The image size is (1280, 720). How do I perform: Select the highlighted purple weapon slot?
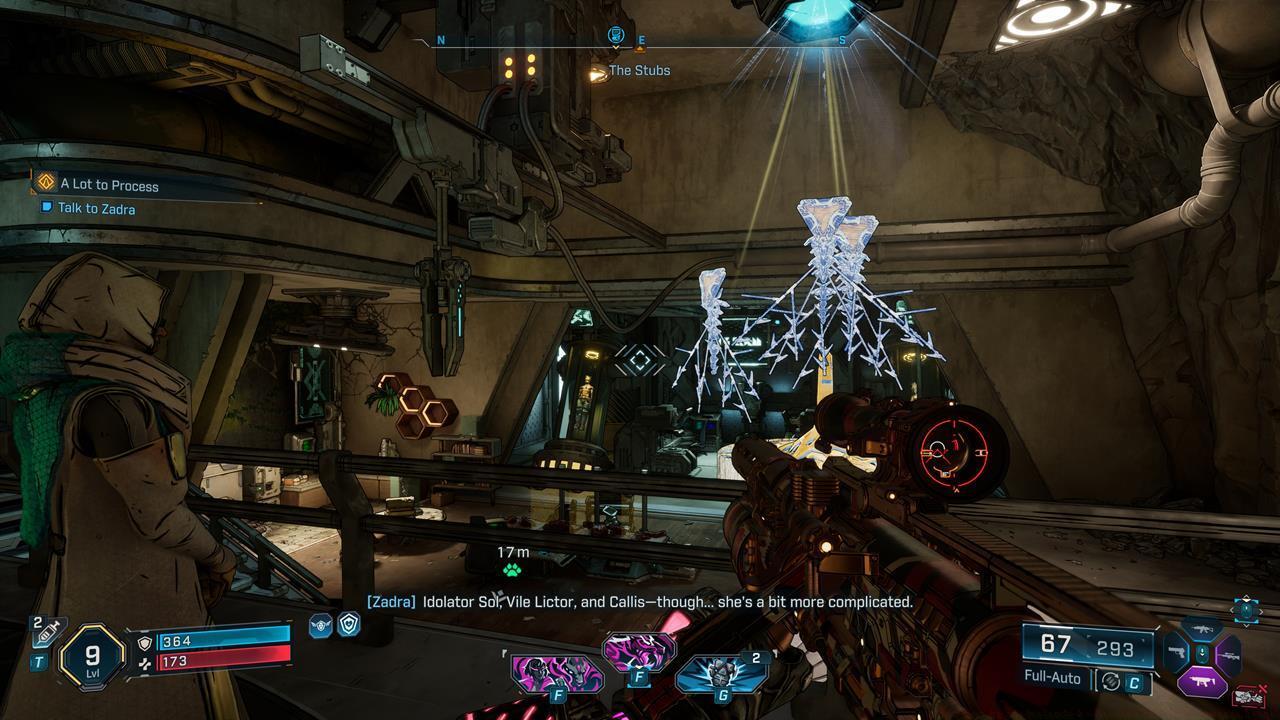point(1202,683)
